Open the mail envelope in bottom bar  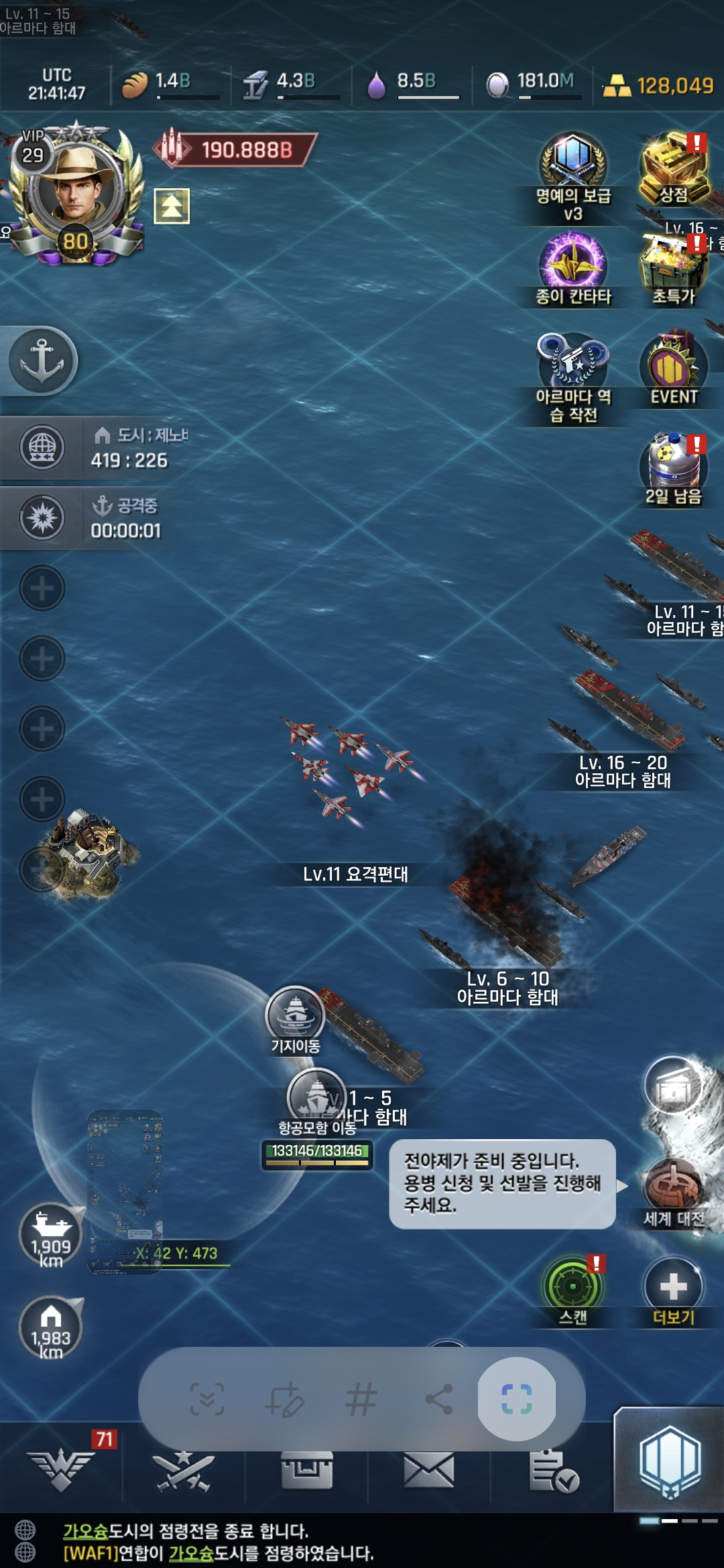(x=428, y=1472)
